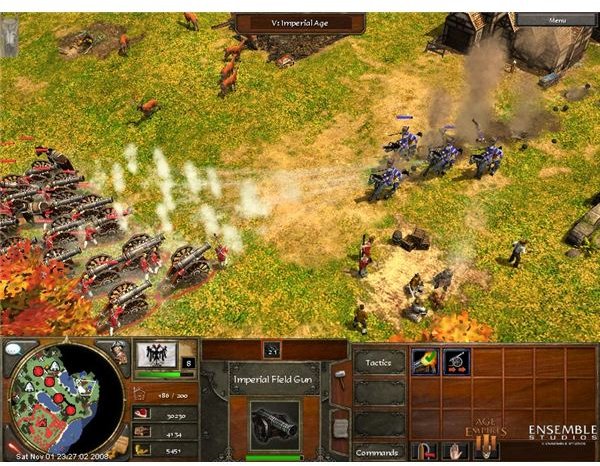Select the Commands button
The height and width of the screenshot is (466, 600).
pos(380,451)
